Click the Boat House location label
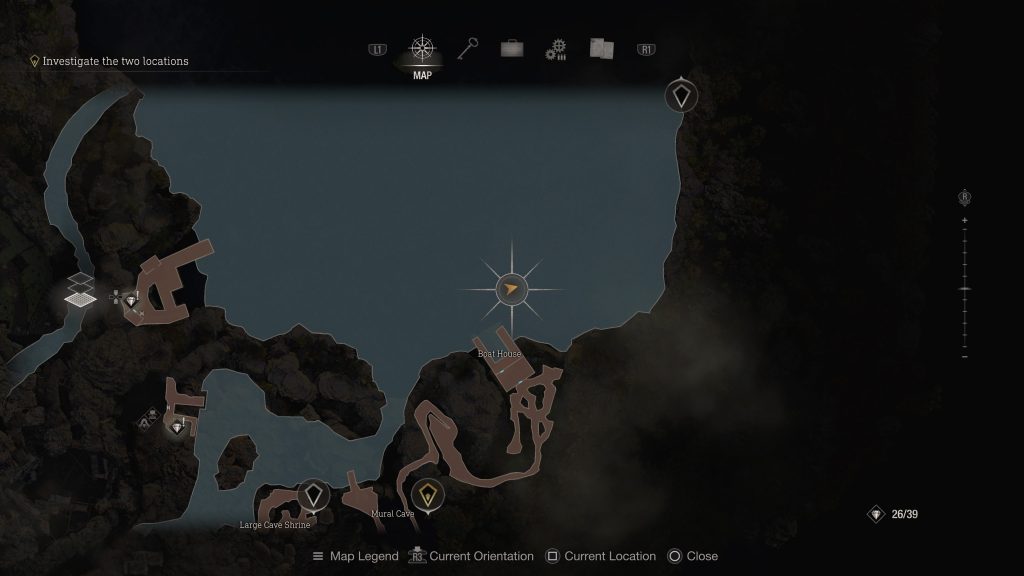The width and height of the screenshot is (1024, 576). tap(499, 354)
